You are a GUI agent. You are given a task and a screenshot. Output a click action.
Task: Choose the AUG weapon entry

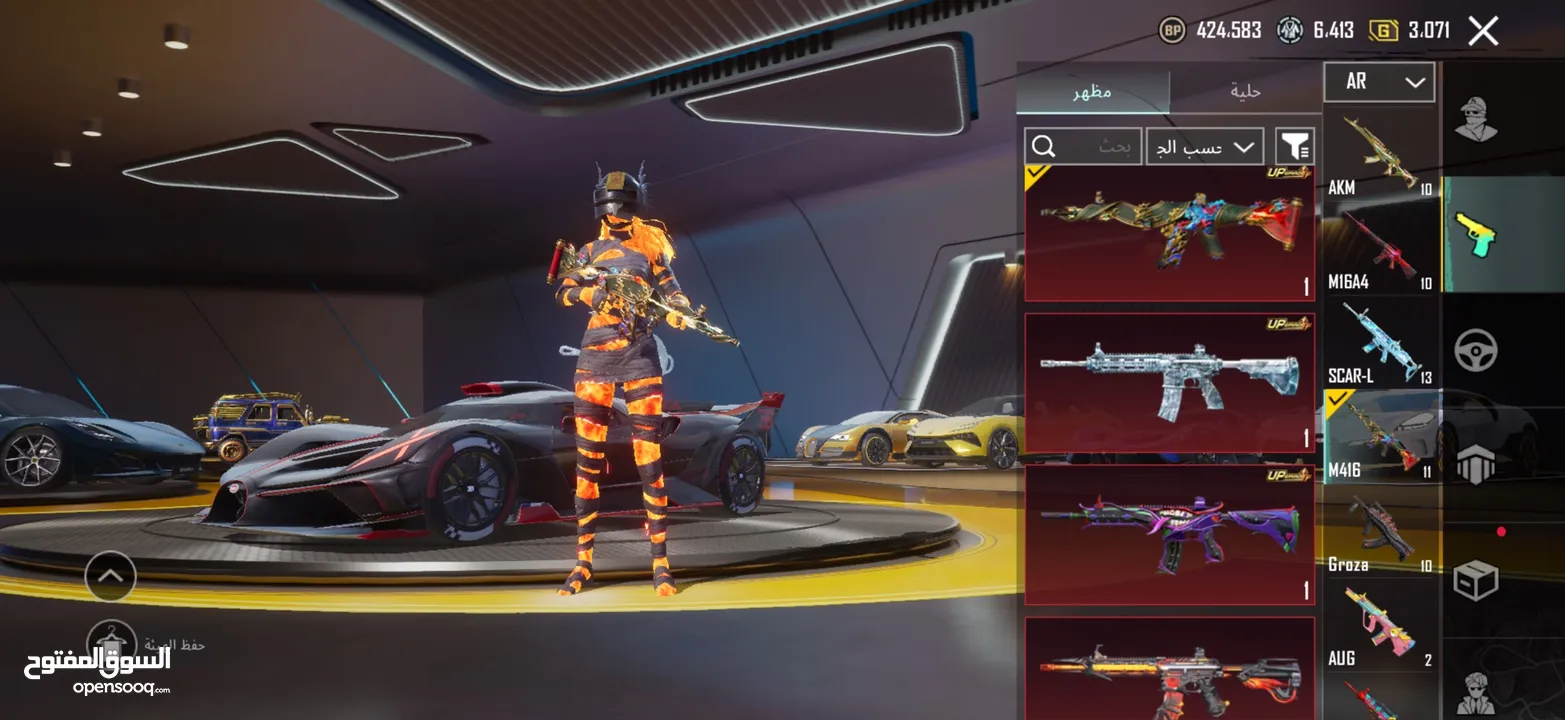point(1380,626)
